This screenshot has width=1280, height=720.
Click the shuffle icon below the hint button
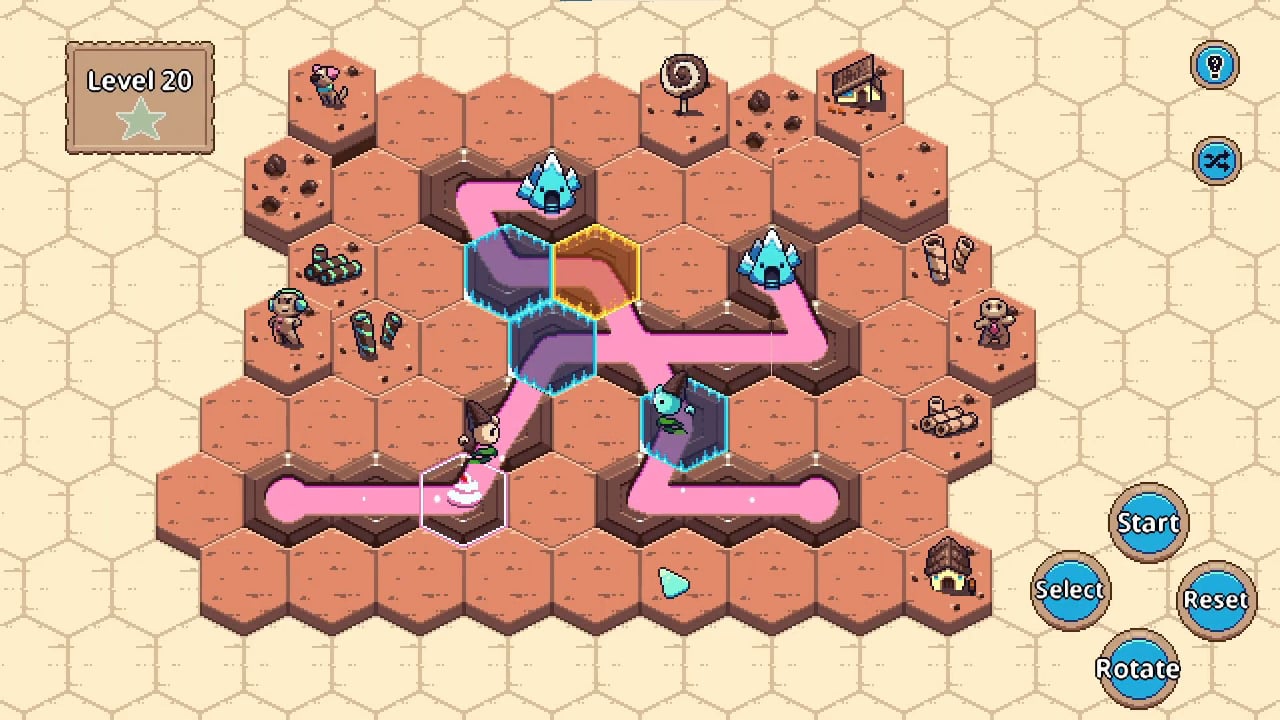(x=1216, y=160)
